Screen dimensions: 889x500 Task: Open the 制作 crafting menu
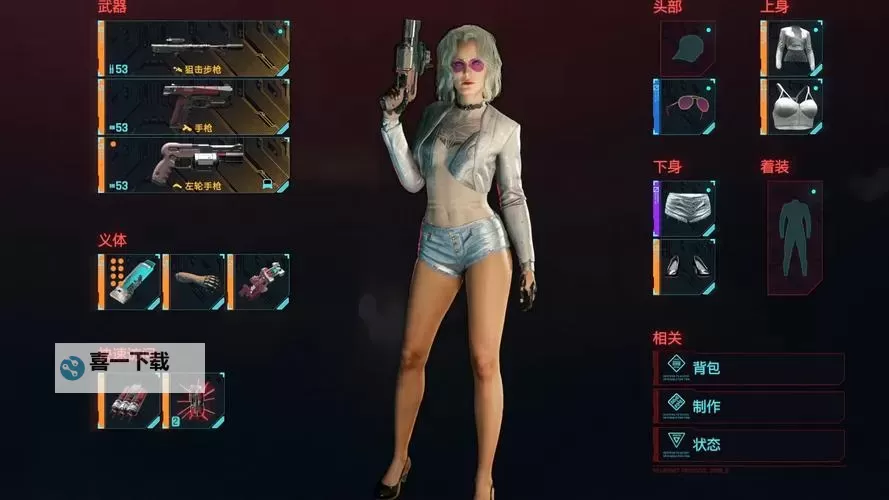click(x=749, y=406)
